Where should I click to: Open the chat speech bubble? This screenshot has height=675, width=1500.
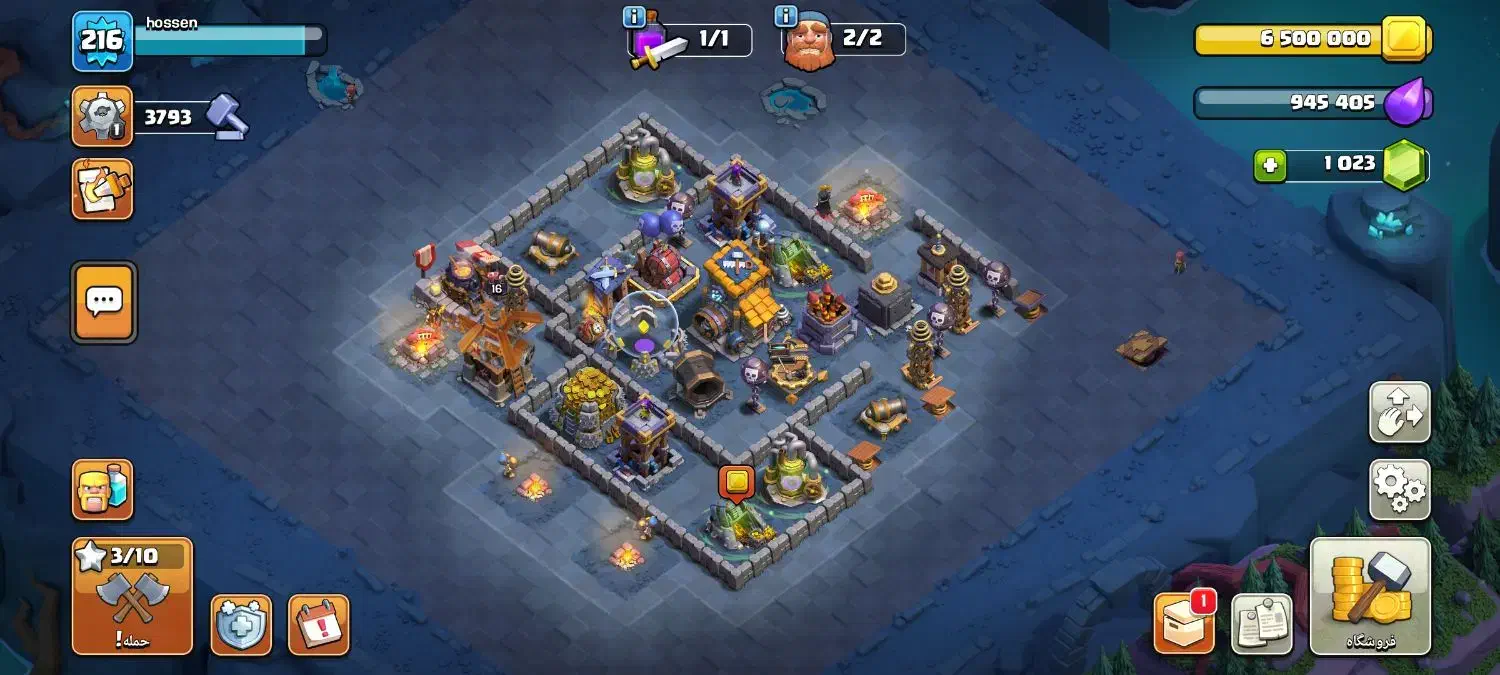coord(104,302)
